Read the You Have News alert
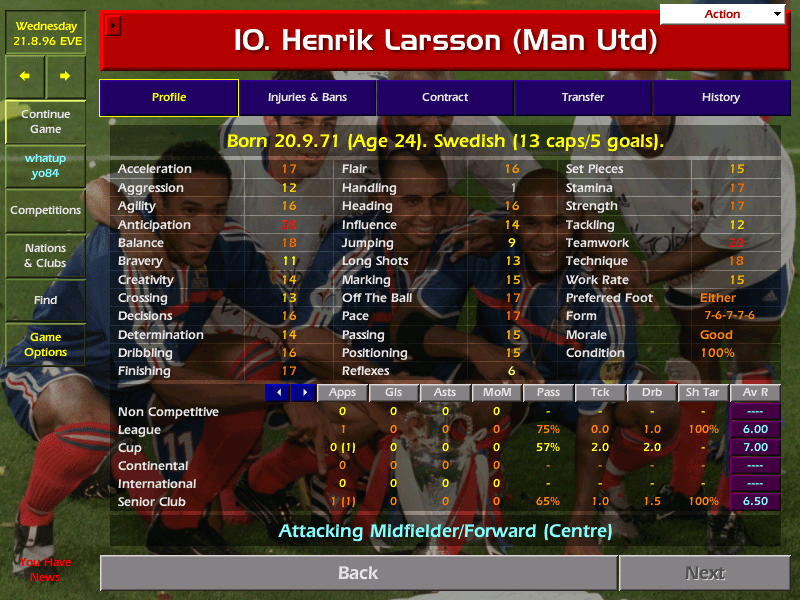 tap(45, 569)
